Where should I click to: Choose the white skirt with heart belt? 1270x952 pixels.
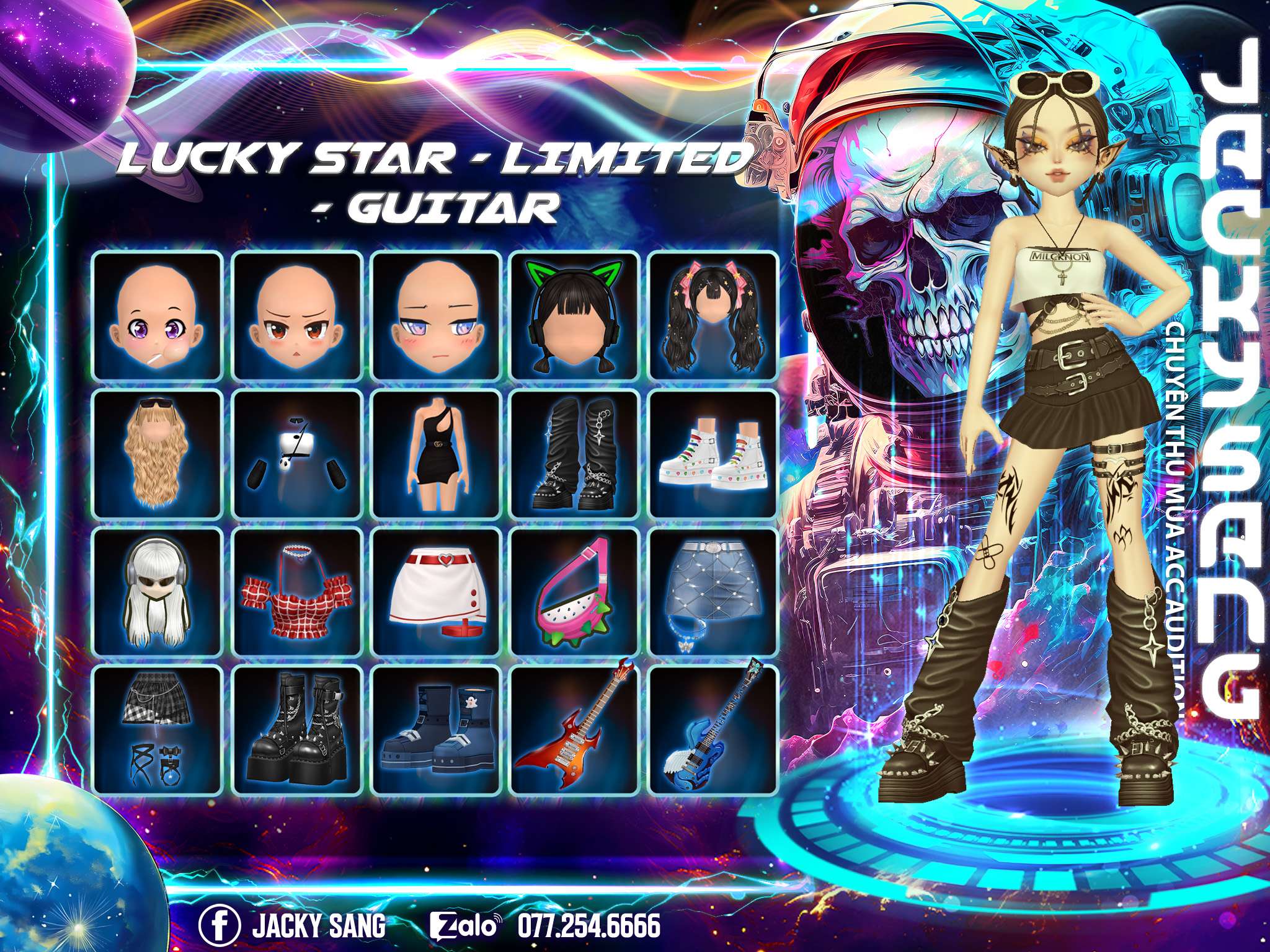(x=436, y=593)
